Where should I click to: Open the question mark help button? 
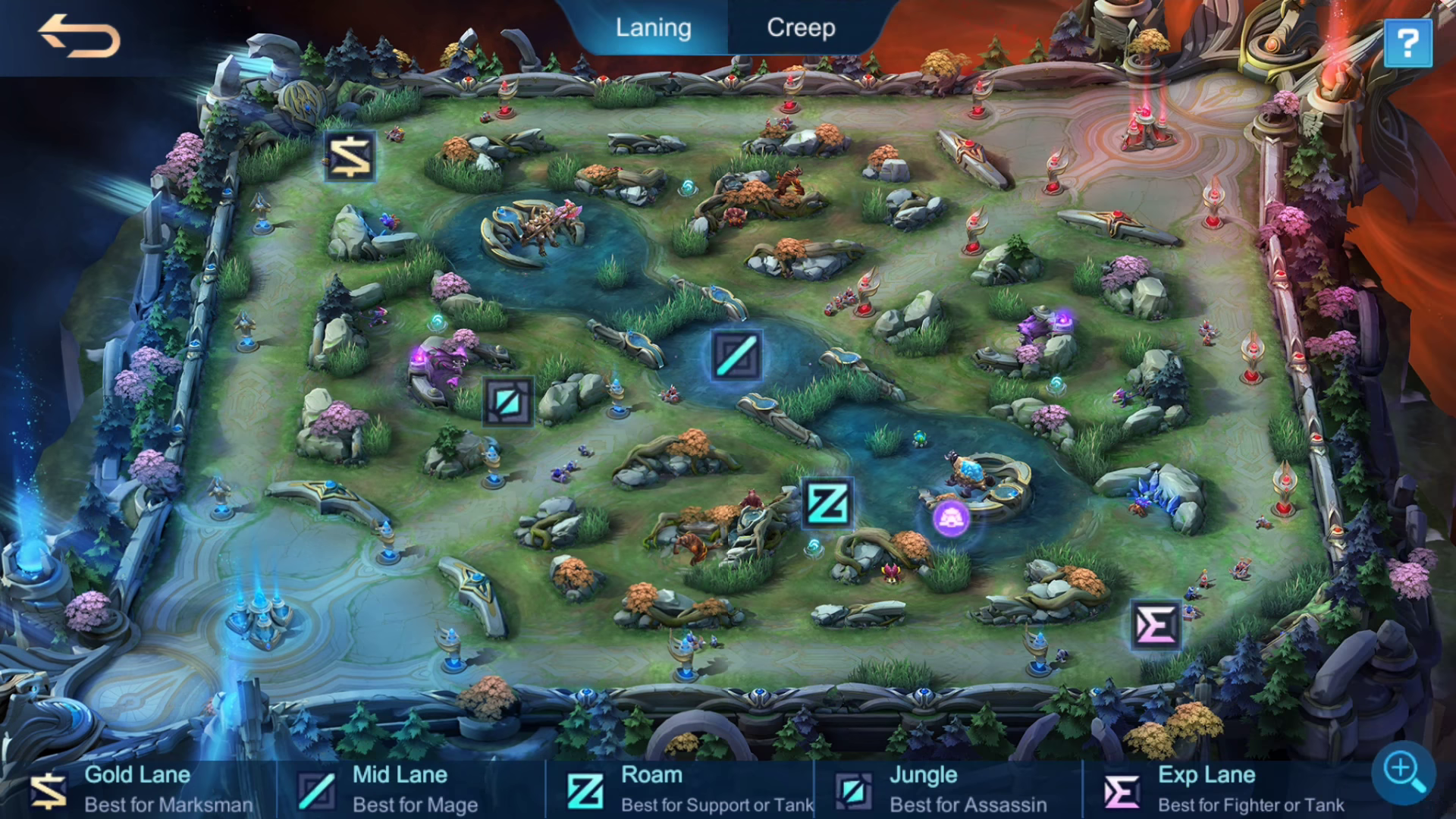point(1407,43)
